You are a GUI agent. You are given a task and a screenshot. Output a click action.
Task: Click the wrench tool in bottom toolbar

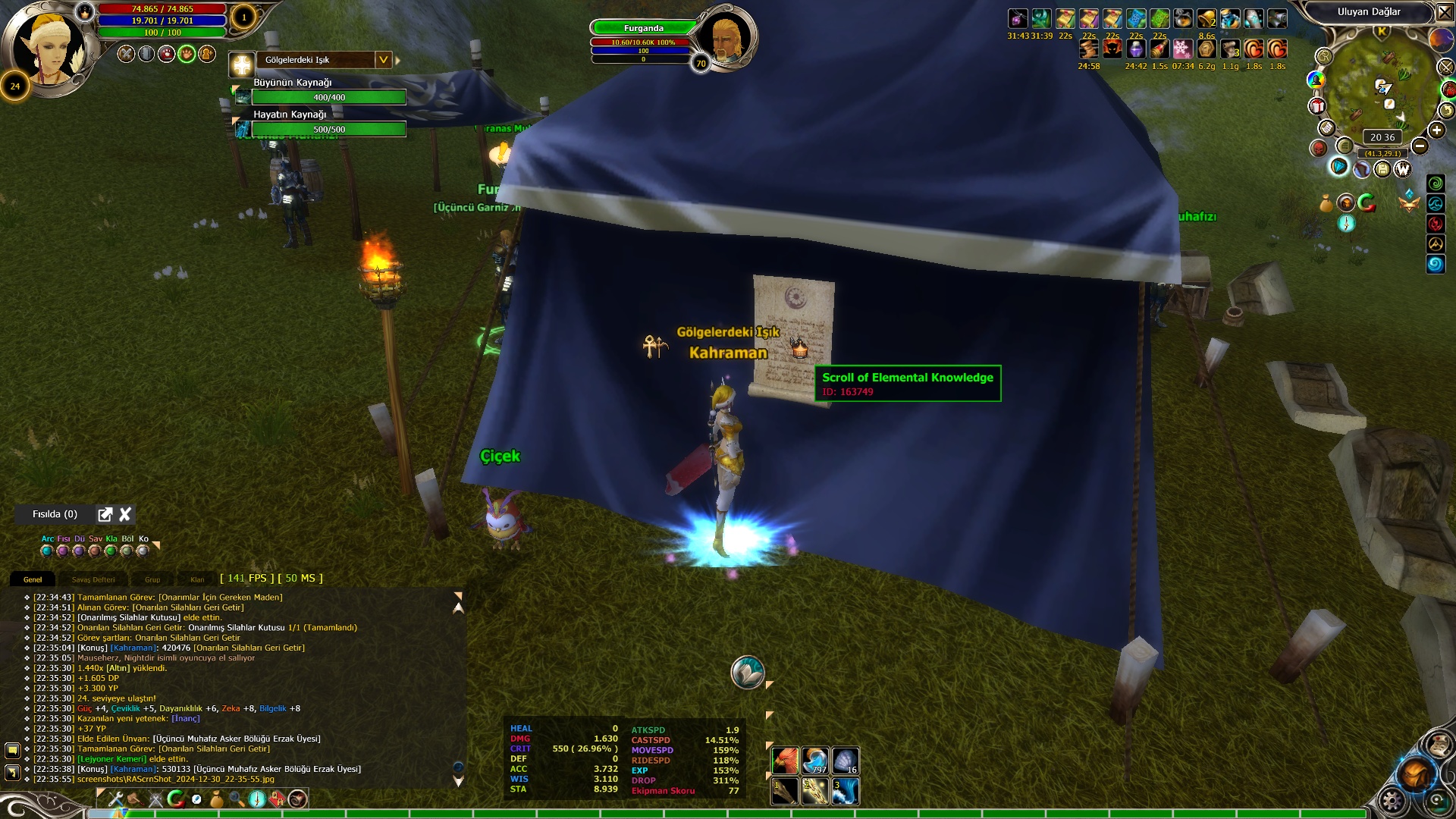pyautogui.click(x=116, y=799)
